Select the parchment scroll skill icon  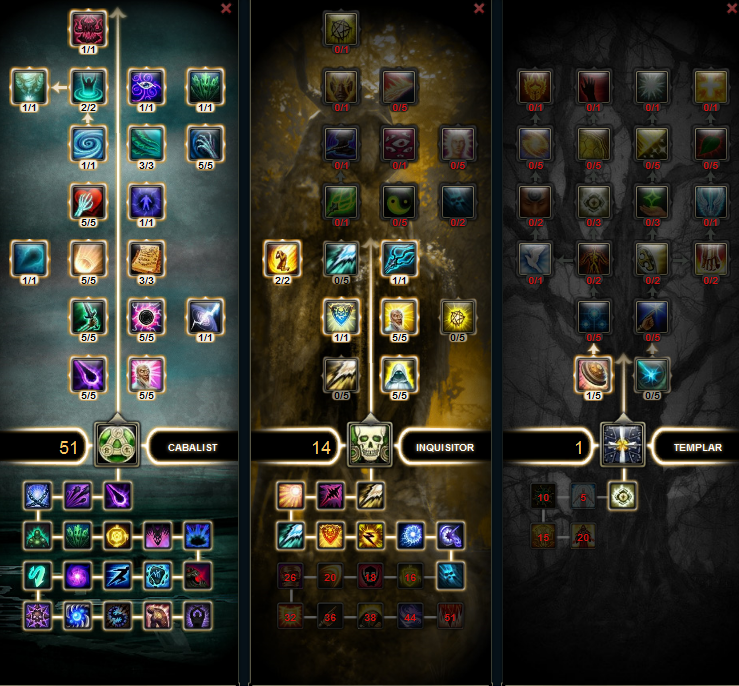(x=147, y=258)
